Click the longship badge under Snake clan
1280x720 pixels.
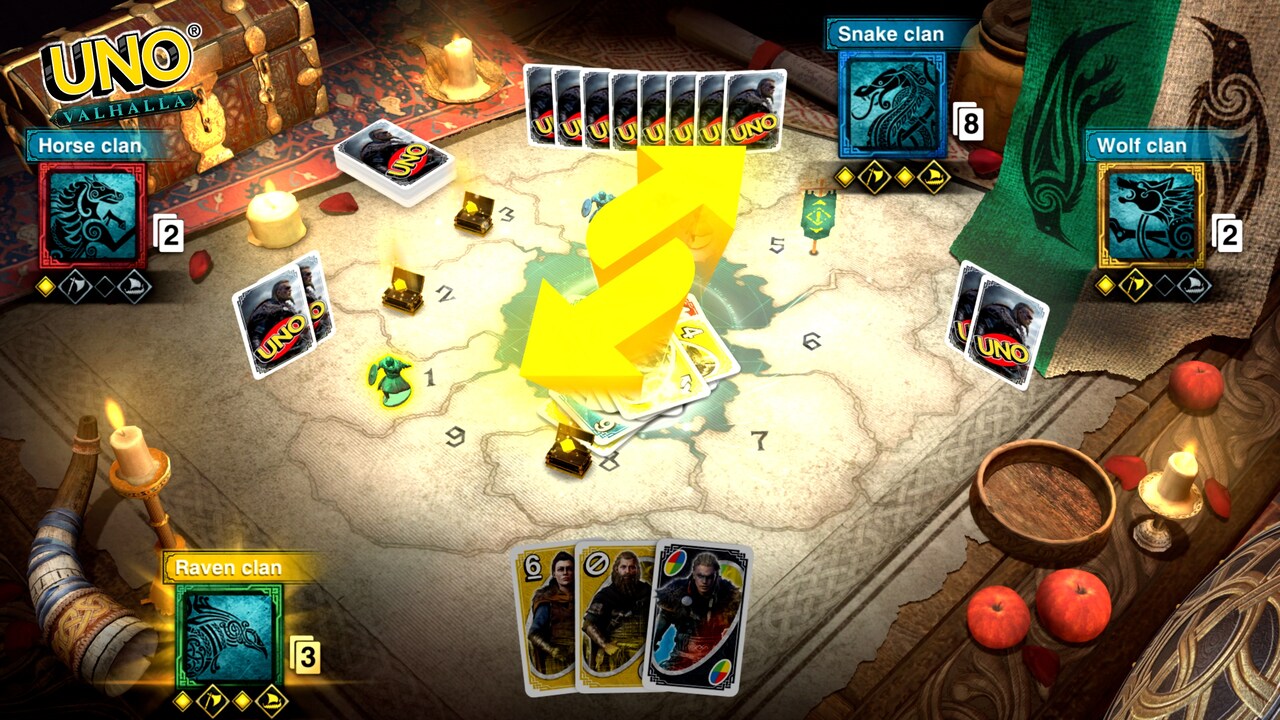coord(934,175)
